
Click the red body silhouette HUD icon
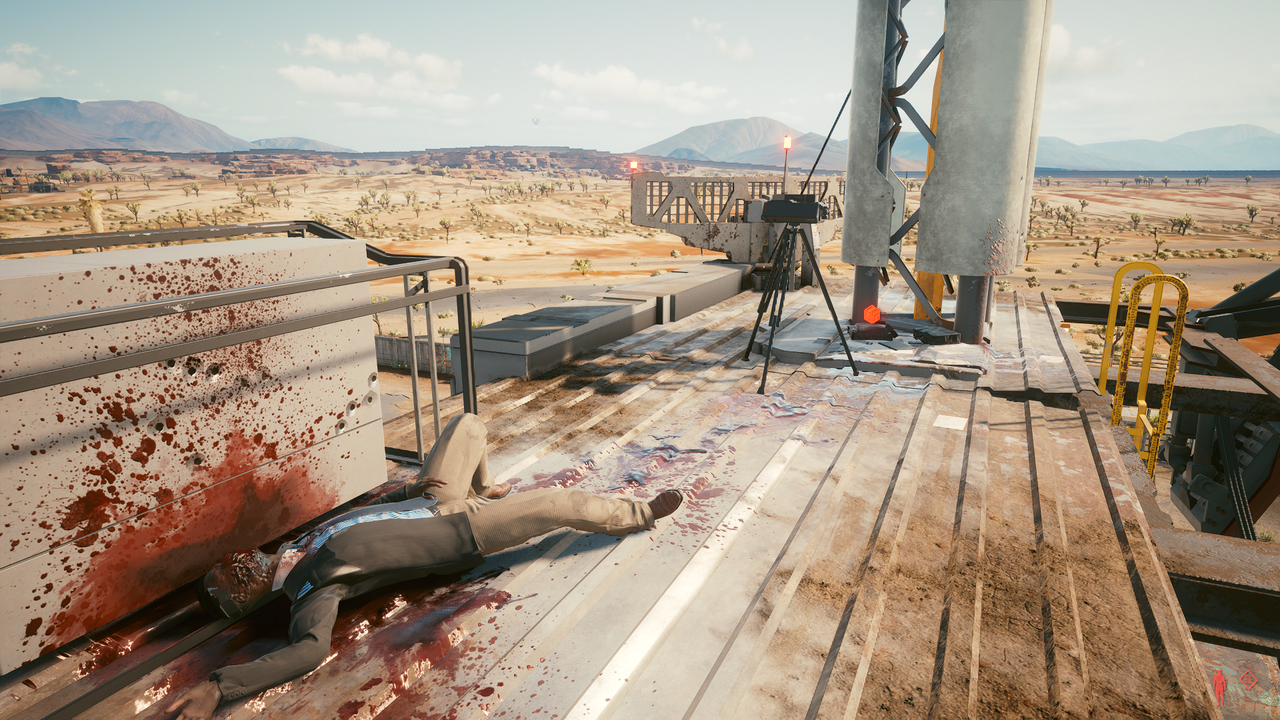tap(1219, 686)
